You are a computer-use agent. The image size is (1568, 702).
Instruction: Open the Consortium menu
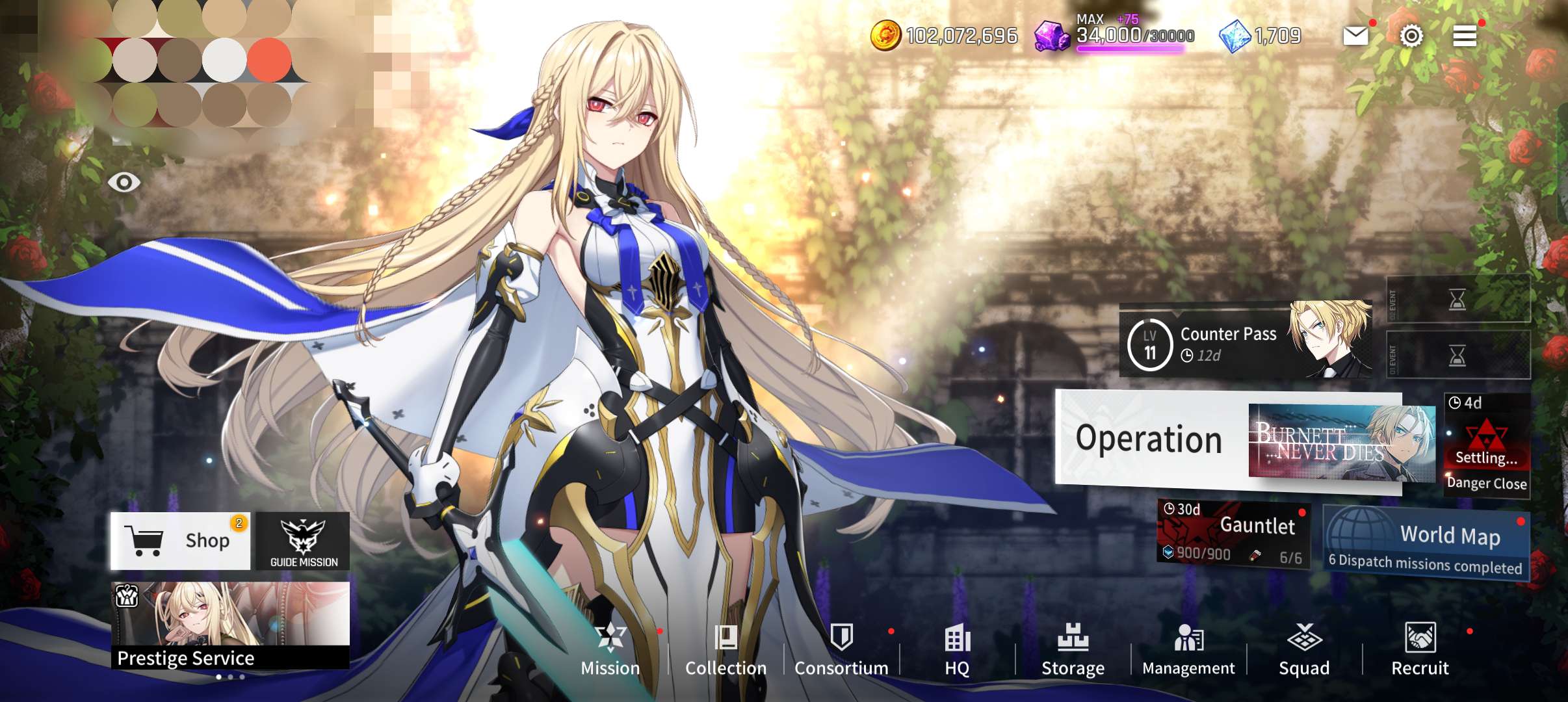click(841, 649)
